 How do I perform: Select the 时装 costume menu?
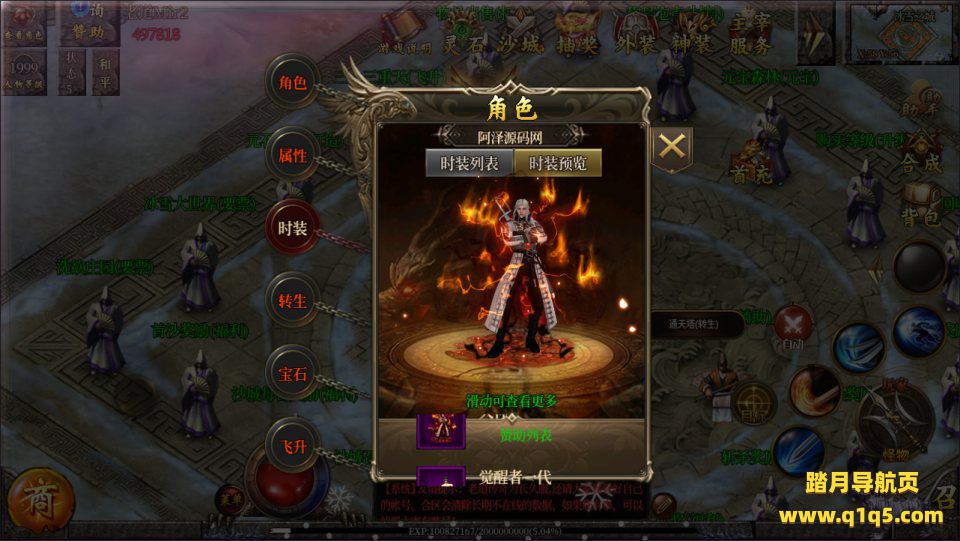click(292, 227)
